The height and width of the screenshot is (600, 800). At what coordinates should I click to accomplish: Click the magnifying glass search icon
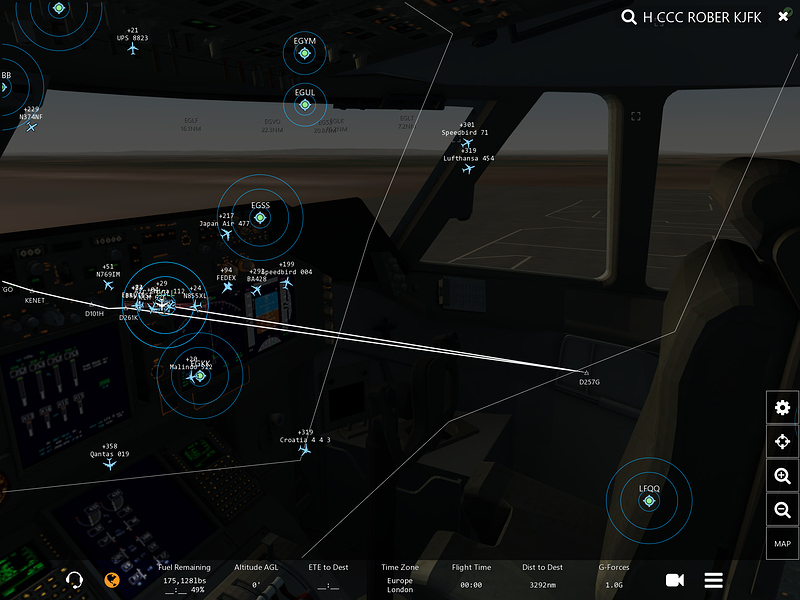[x=629, y=17]
